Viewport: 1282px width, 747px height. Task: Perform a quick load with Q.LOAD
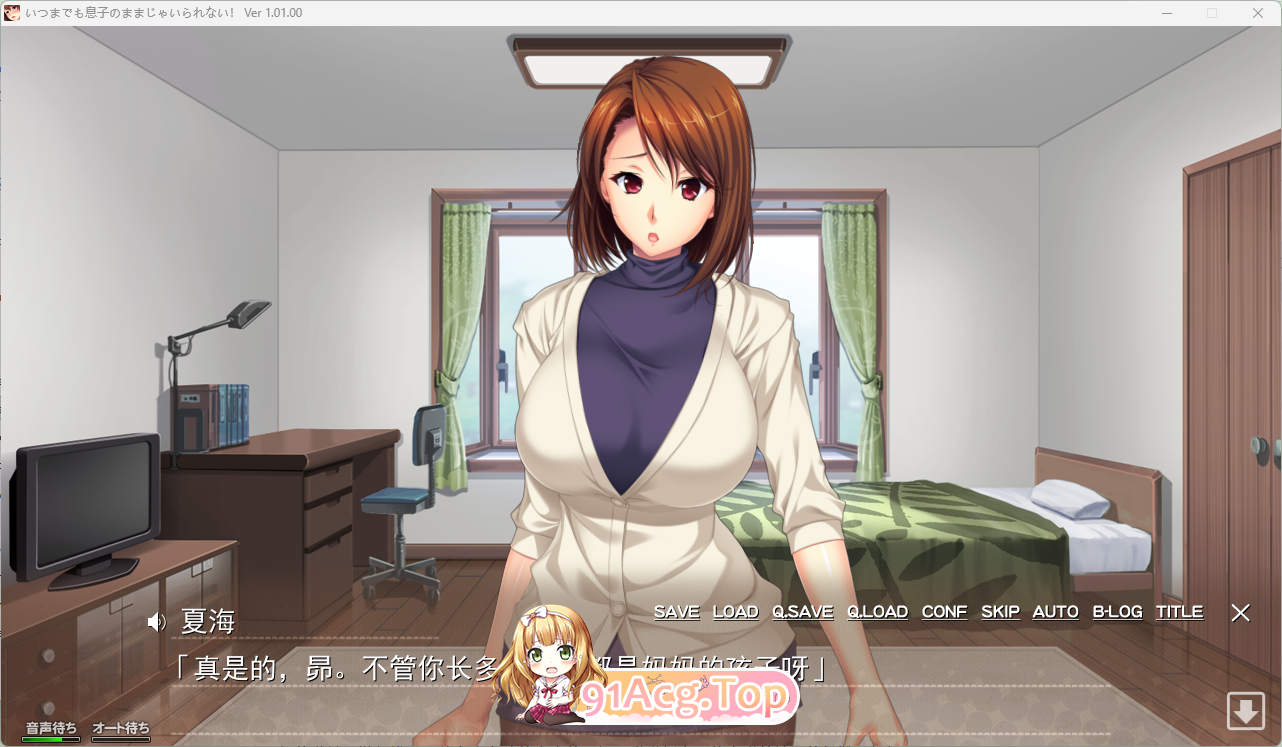[x=877, y=611]
